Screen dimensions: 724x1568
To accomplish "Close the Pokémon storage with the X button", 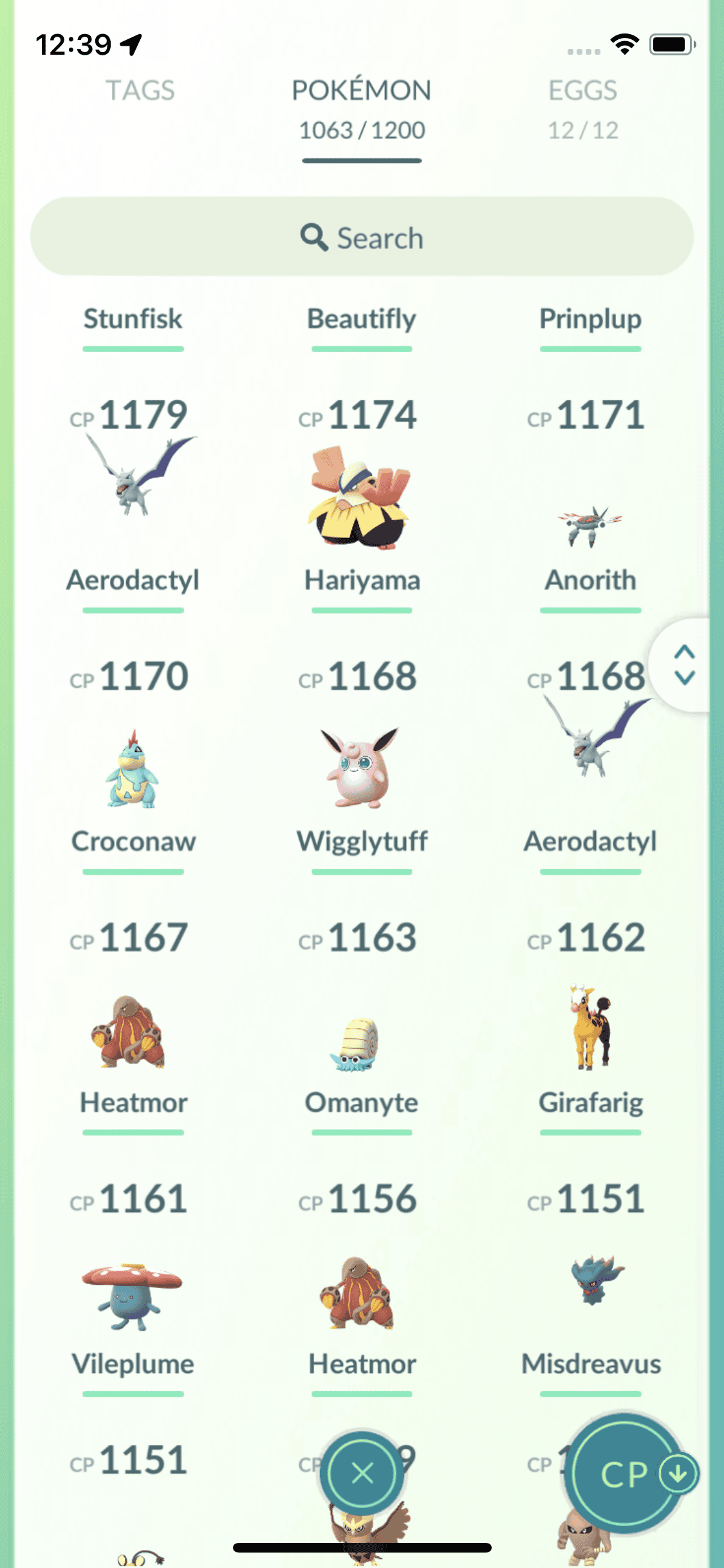I will [362, 1473].
